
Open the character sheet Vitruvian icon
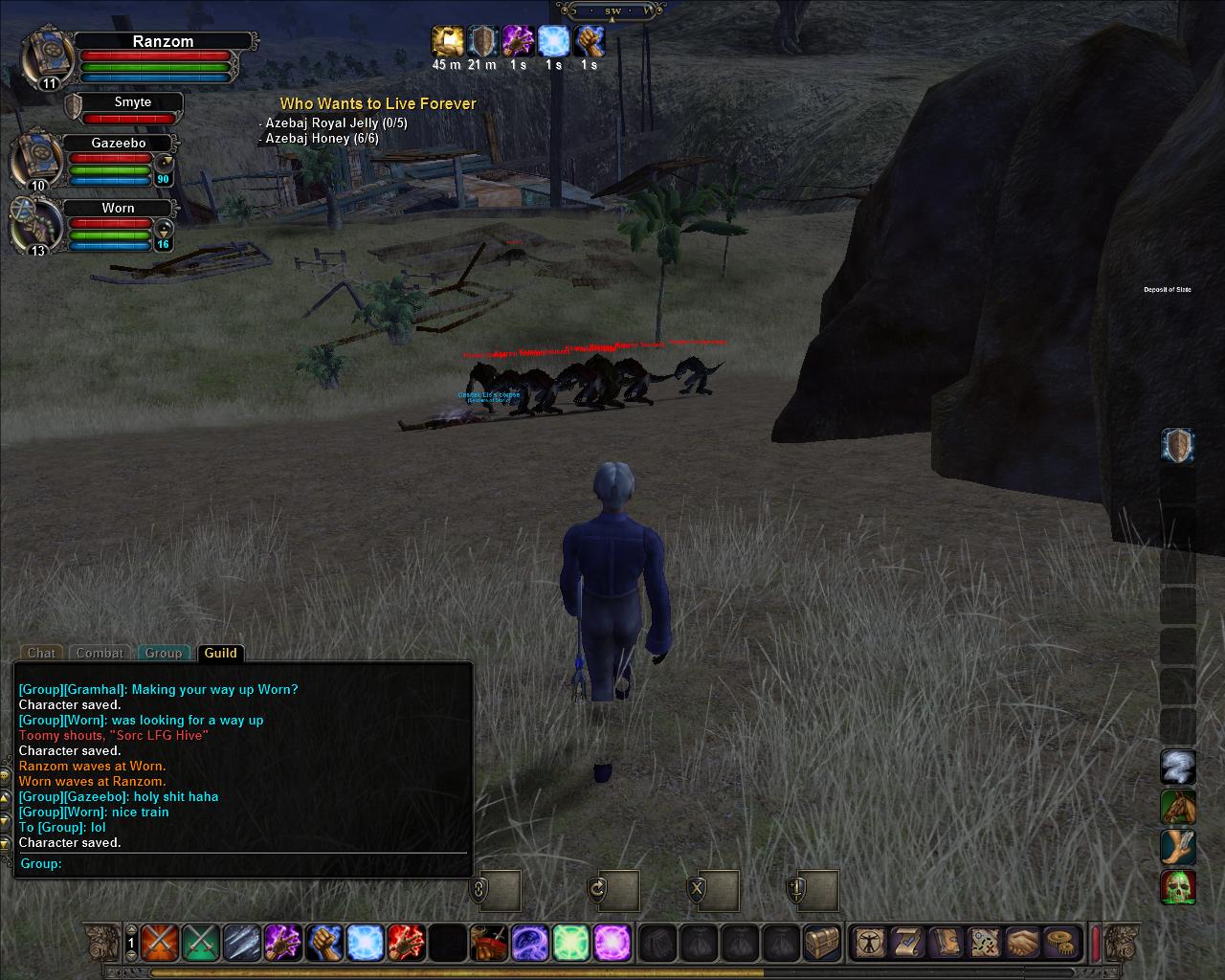point(869,943)
